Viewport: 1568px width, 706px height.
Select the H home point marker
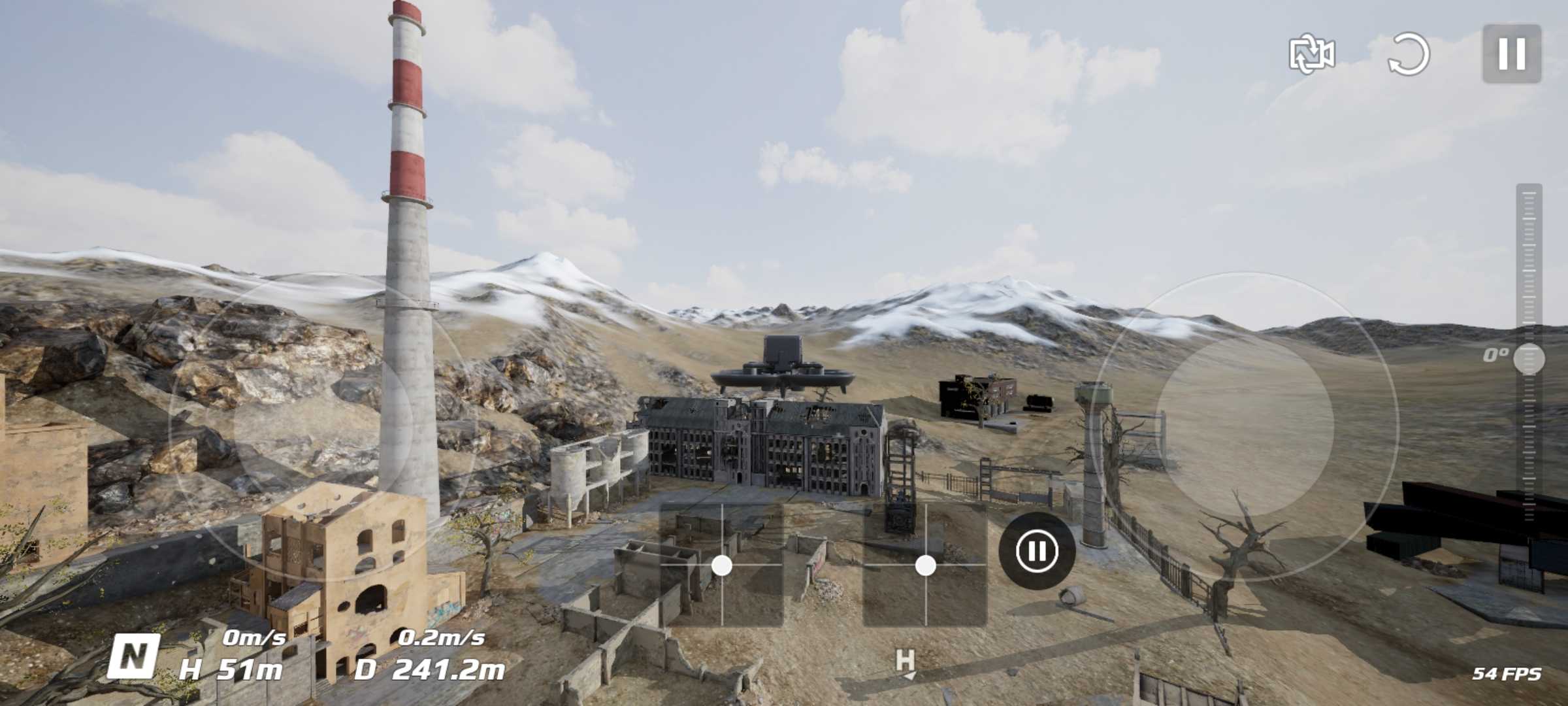coord(906,662)
